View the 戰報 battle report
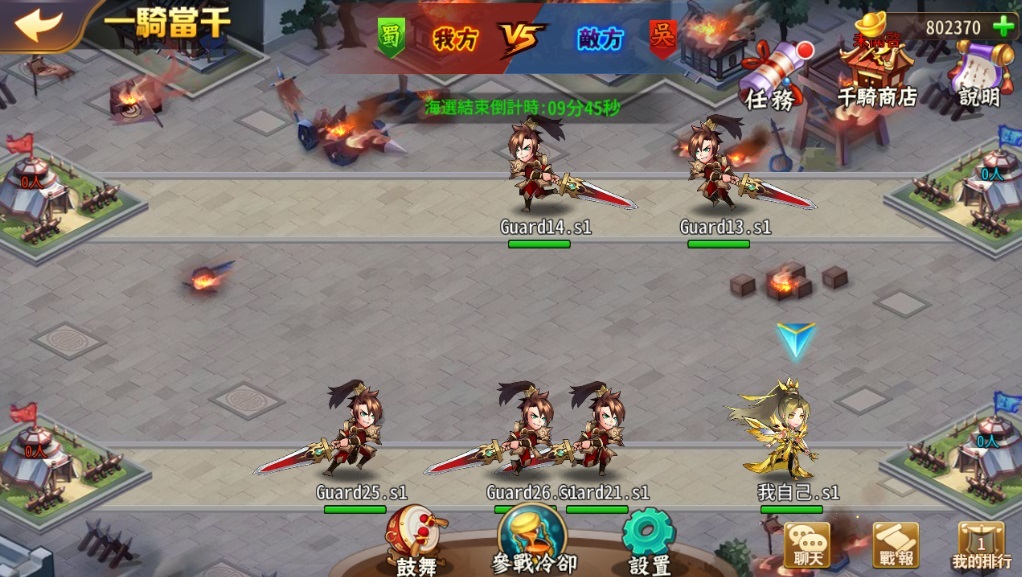1022x577 pixels. coord(895,546)
